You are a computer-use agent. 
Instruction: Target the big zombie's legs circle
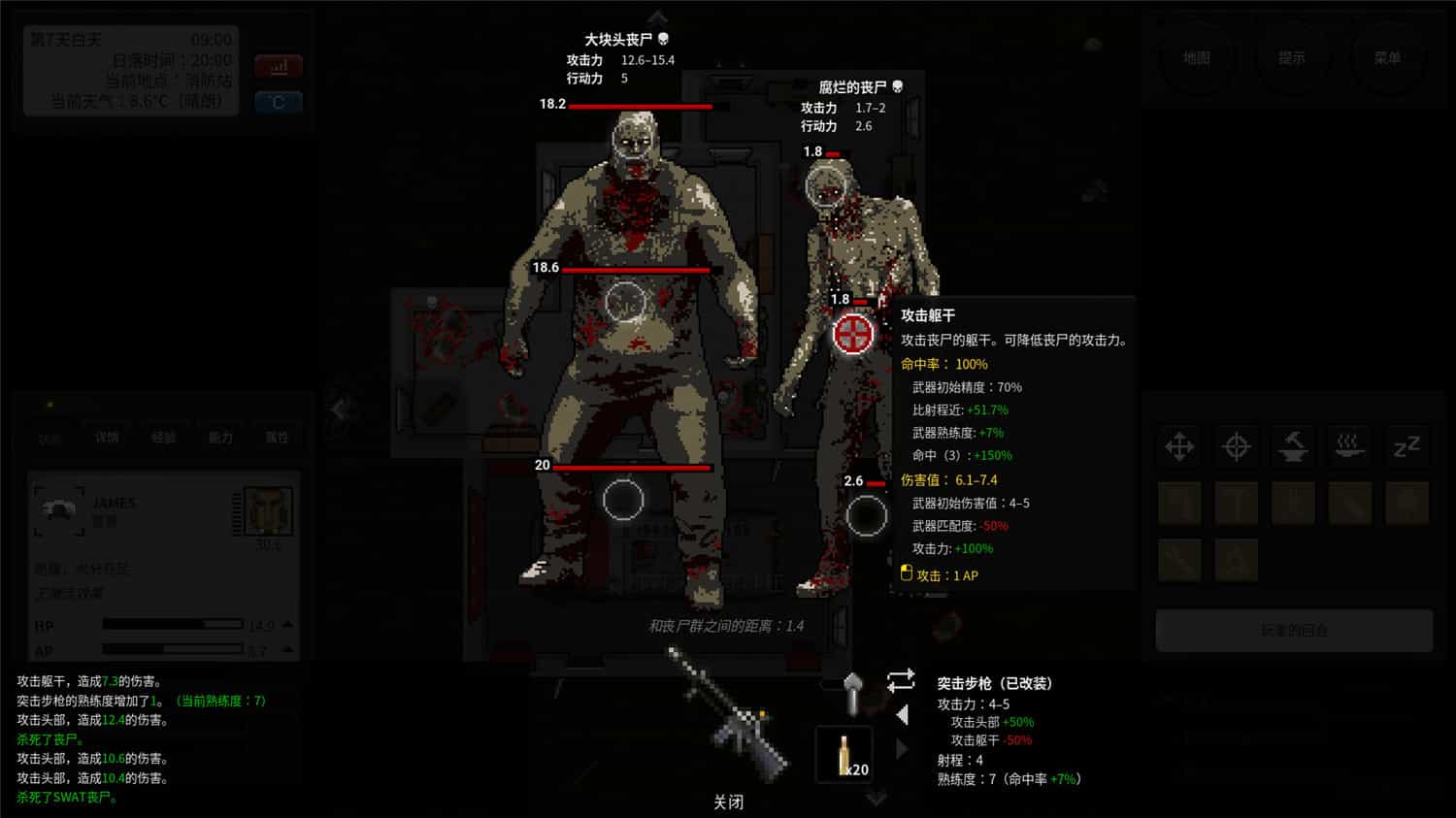625,498
